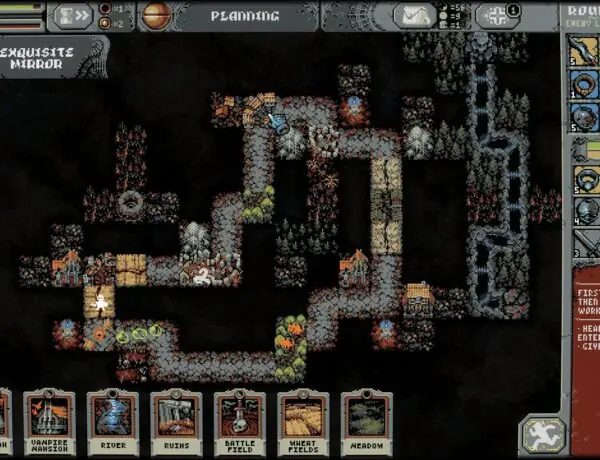This screenshot has height=460, width=600.
Task: Toggle the Planning mode banner
Action: click(x=245, y=16)
